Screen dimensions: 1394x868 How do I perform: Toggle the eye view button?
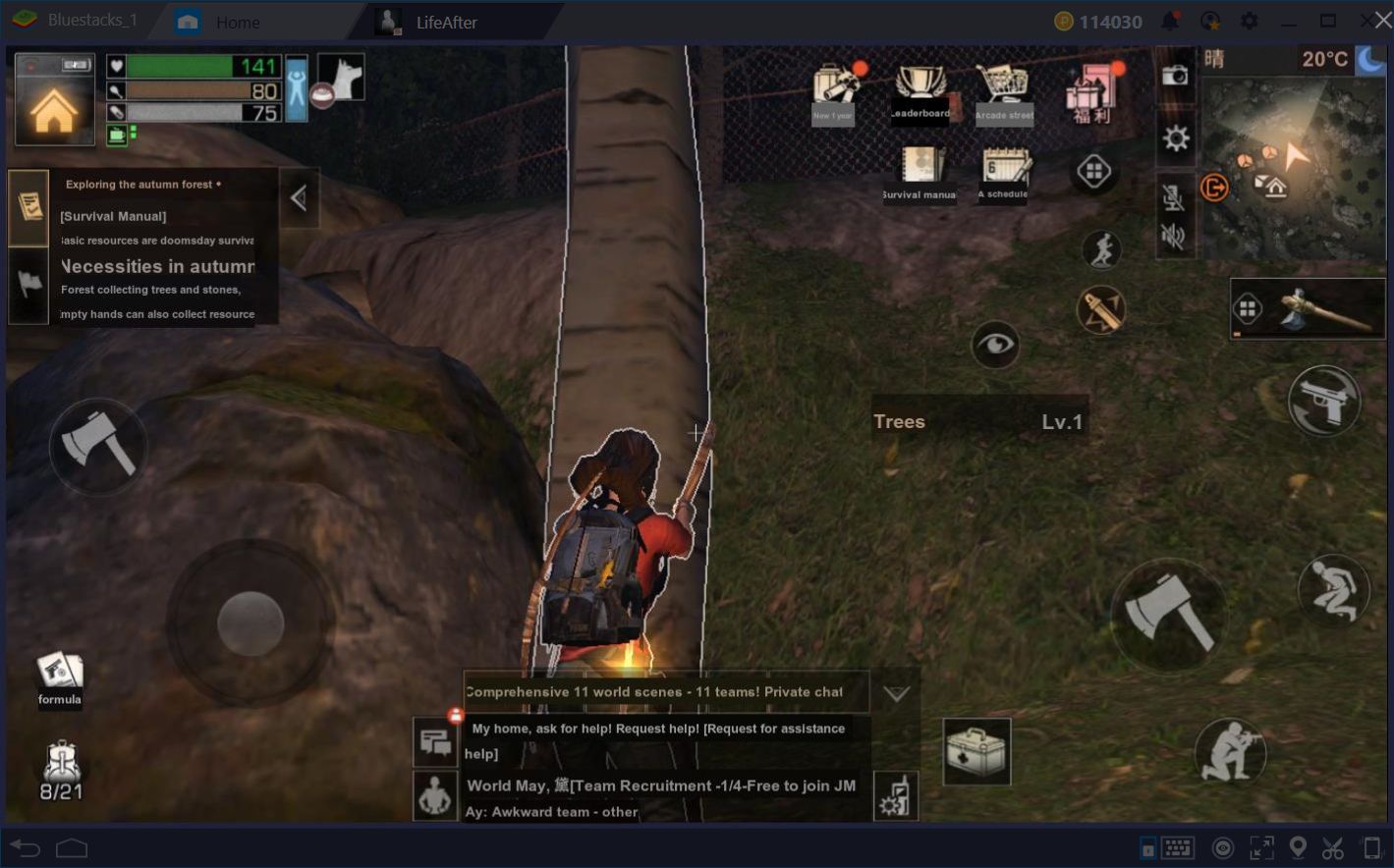click(x=995, y=345)
